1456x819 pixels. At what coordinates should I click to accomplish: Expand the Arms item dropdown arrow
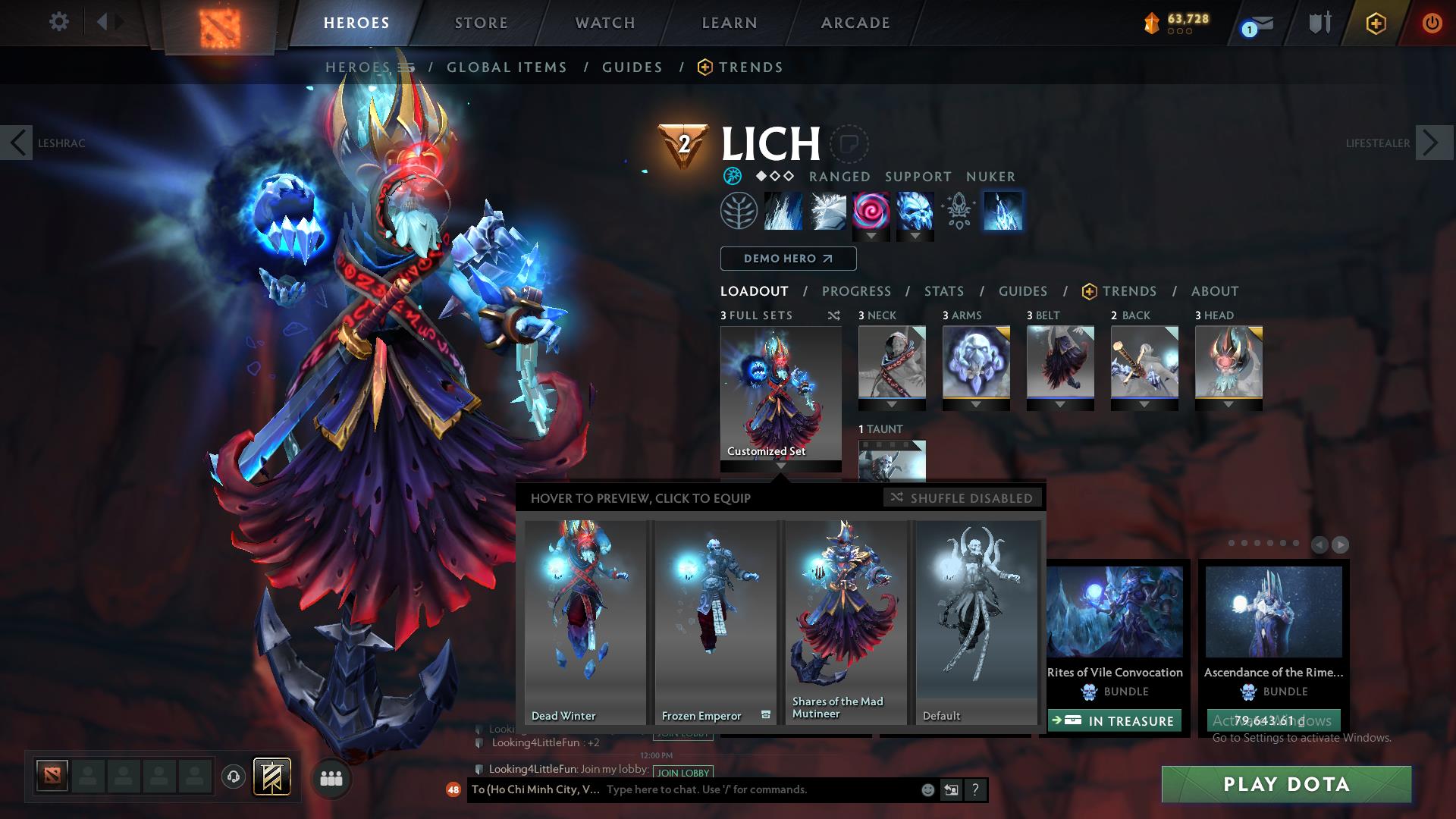click(976, 404)
